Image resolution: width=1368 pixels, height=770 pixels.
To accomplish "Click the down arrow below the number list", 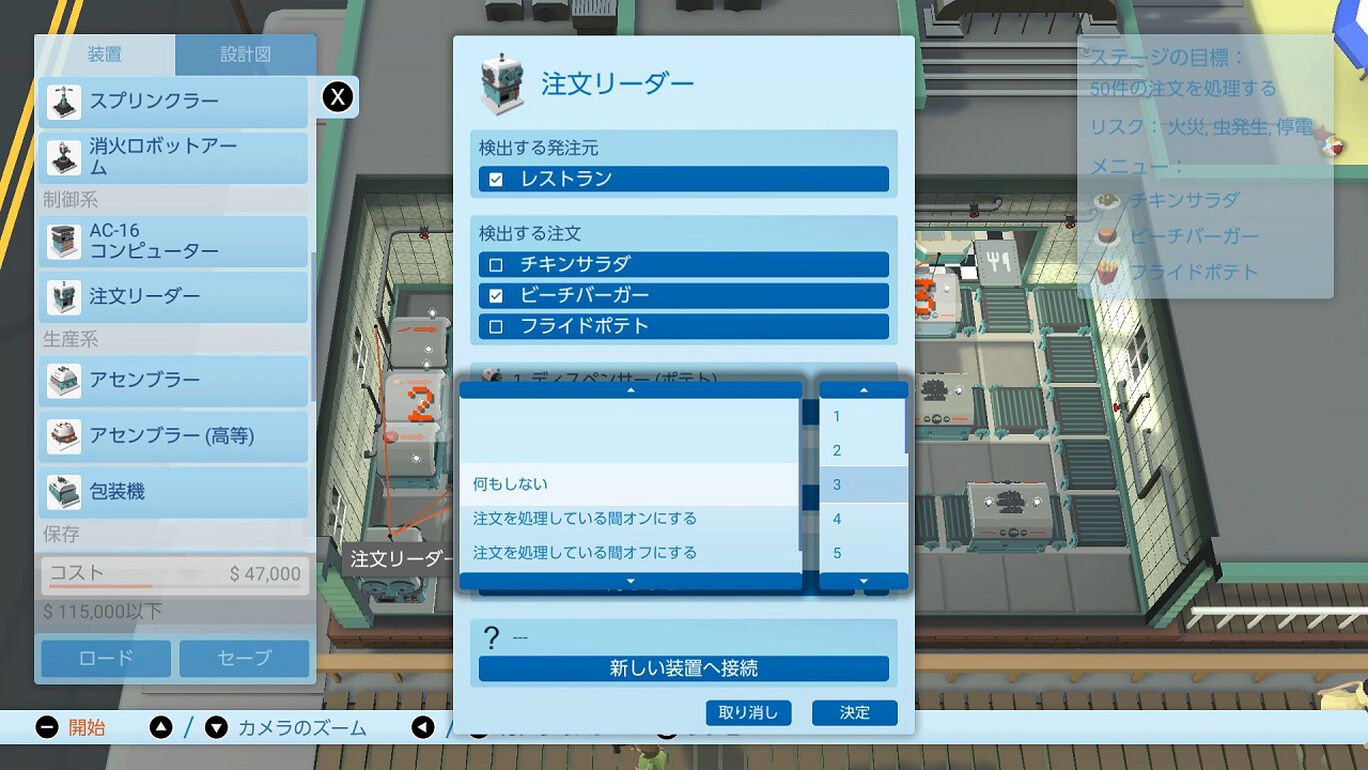I will coord(862,581).
